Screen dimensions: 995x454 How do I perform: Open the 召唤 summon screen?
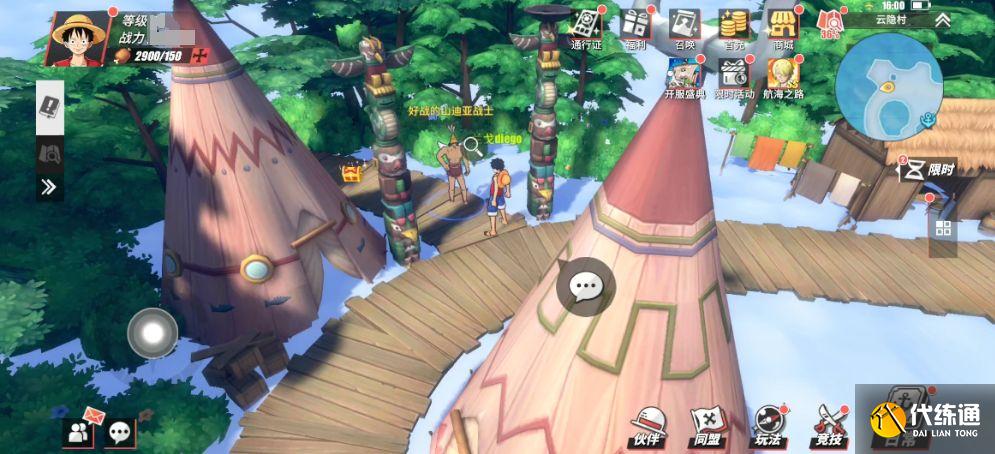point(684,28)
